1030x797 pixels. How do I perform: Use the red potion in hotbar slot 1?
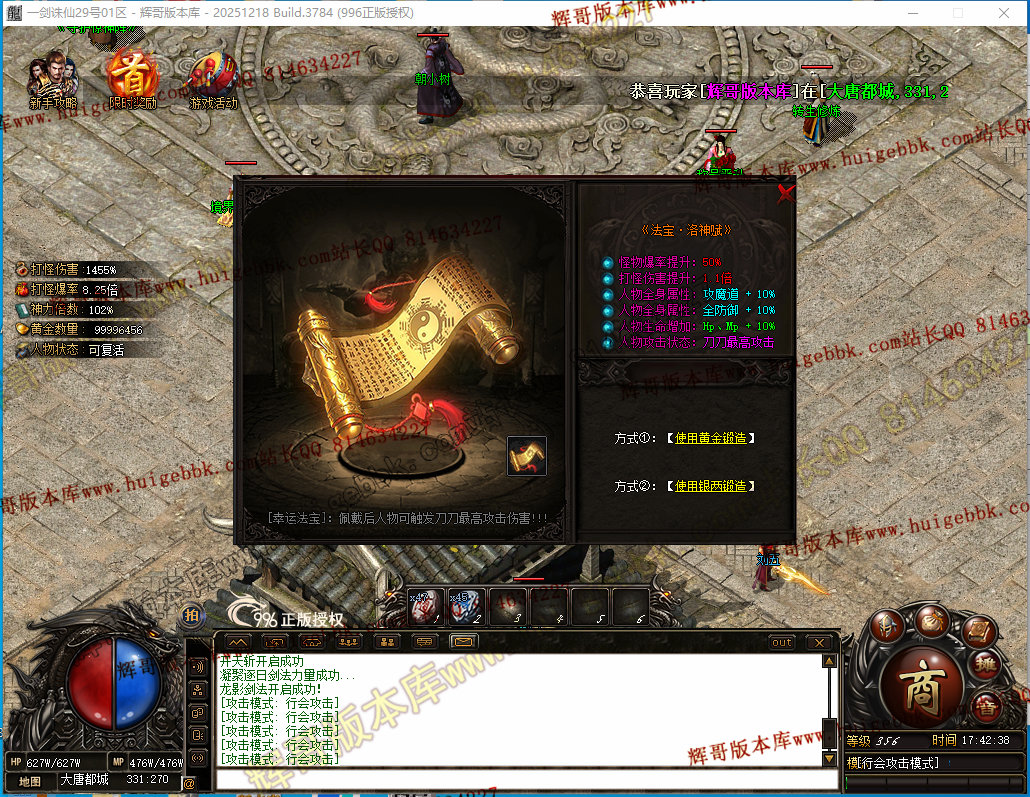pyautogui.click(x=427, y=606)
